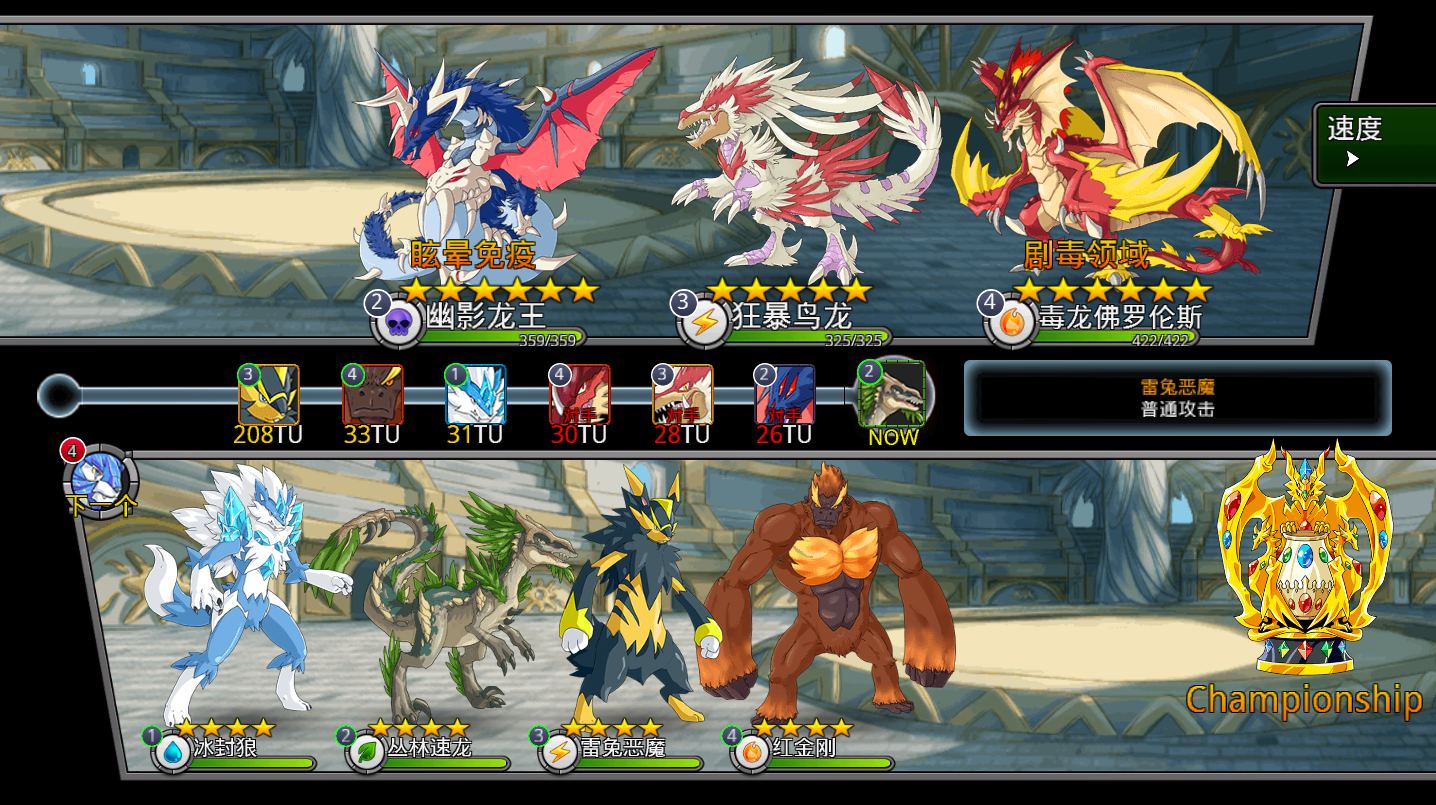
Task: Select the 26TU blue dragon opponent portrait
Action: point(785,395)
